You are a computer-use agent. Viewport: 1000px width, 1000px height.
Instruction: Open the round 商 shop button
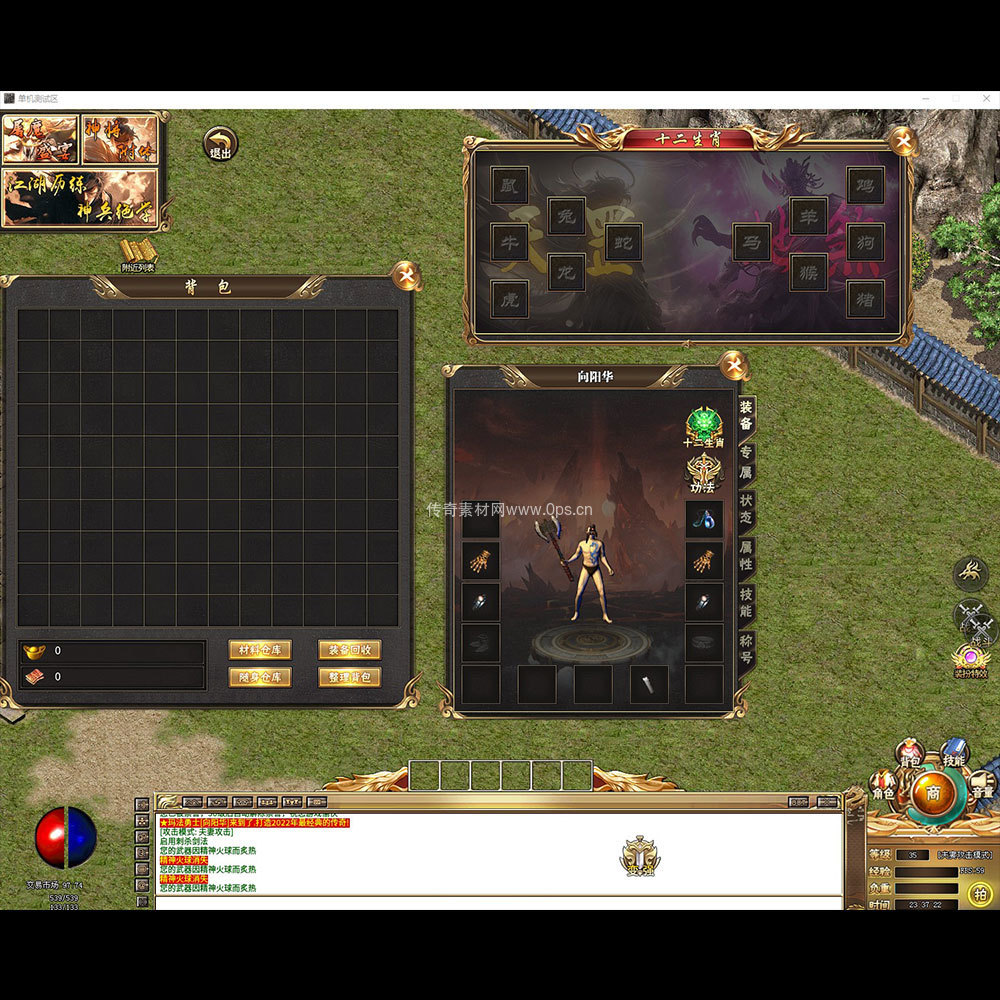932,792
